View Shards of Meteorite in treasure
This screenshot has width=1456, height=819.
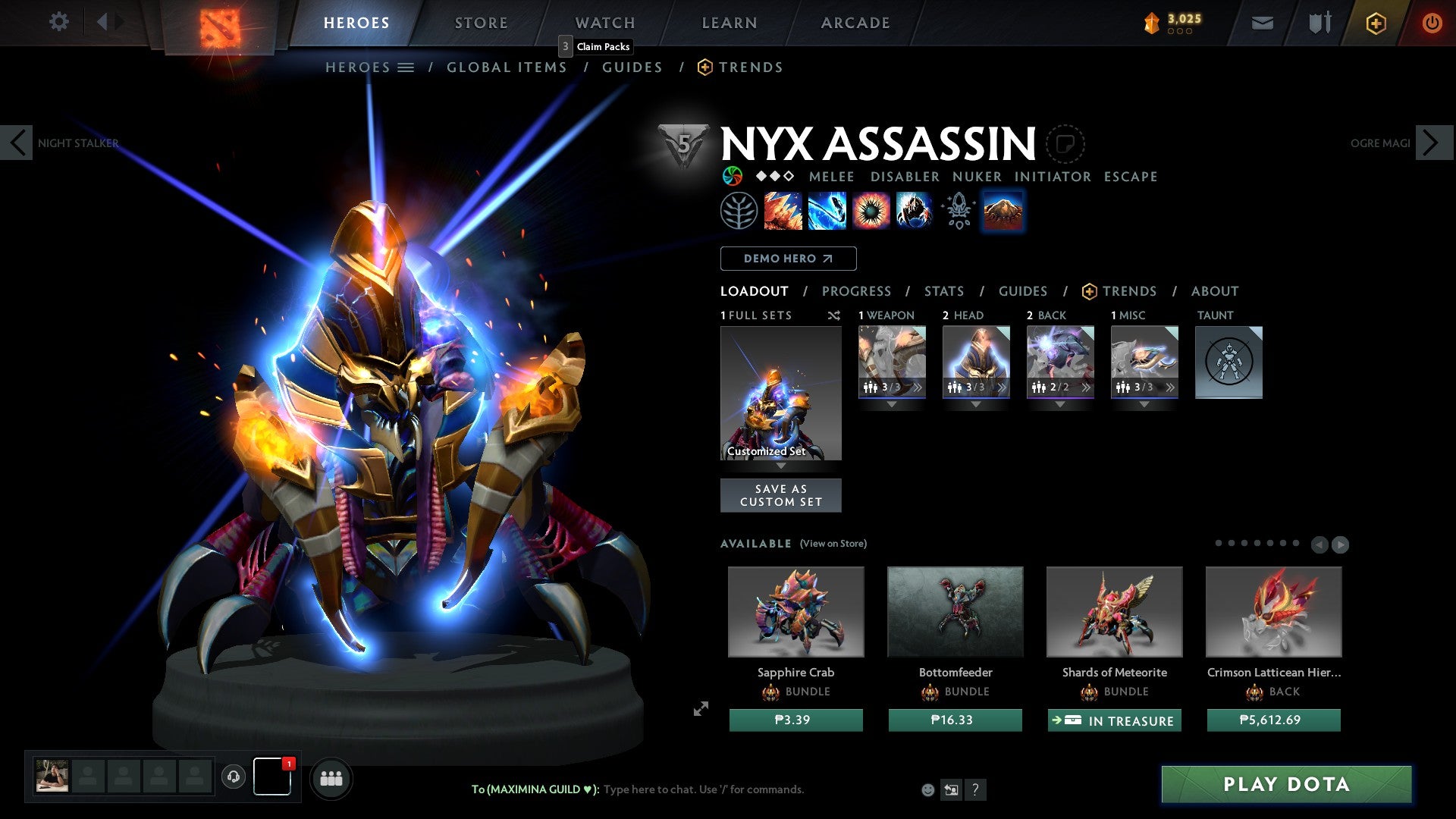coord(1114,720)
